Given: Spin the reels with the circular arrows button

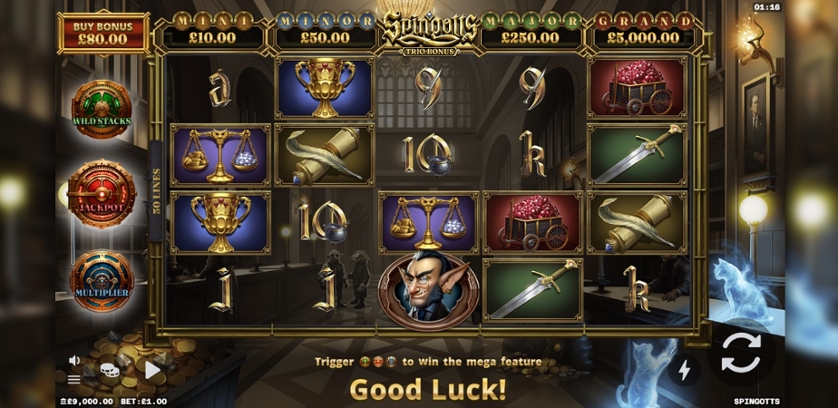Looking at the screenshot, I should [741, 352].
